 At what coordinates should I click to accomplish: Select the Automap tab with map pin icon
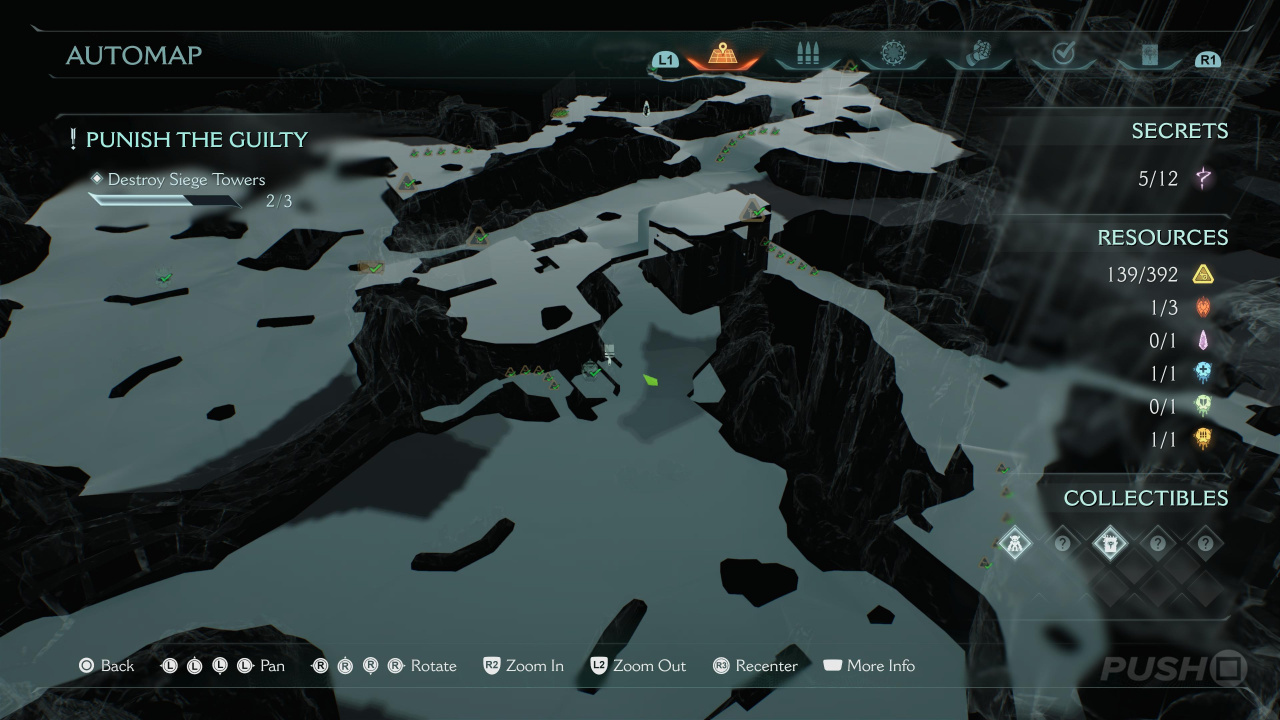723,54
